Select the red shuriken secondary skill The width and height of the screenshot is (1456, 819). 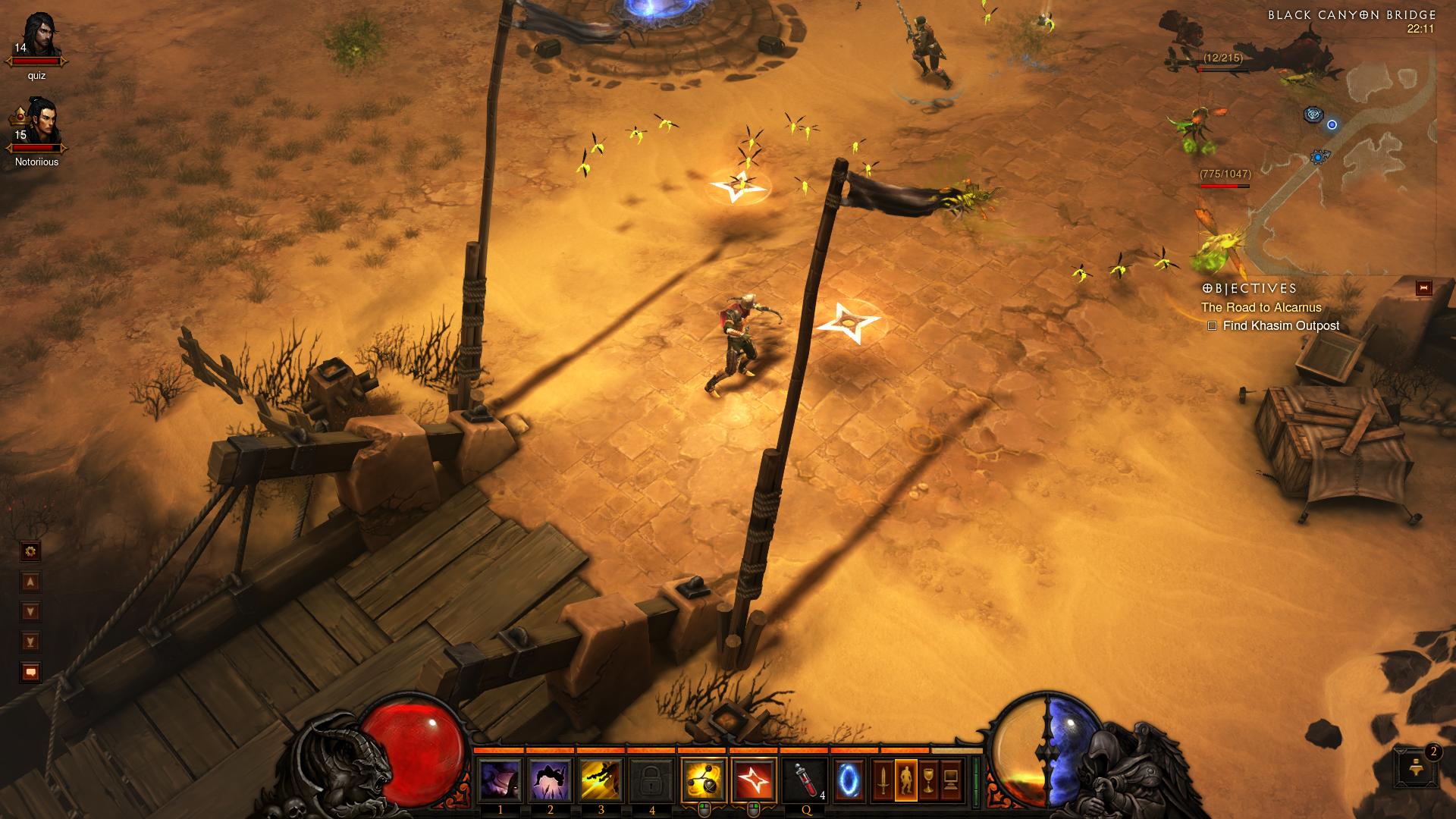(x=754, y=780)
